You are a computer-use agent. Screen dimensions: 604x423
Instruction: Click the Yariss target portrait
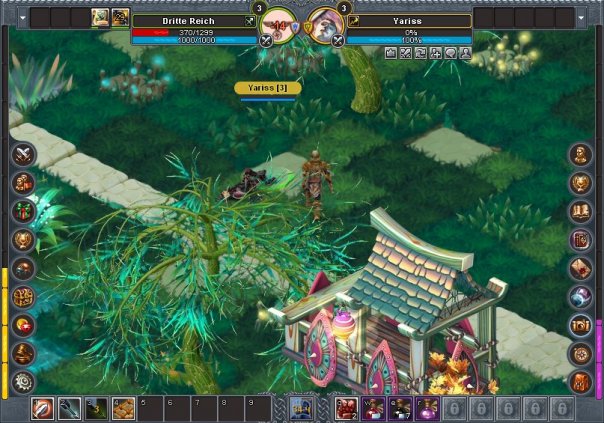pos(324,24)
